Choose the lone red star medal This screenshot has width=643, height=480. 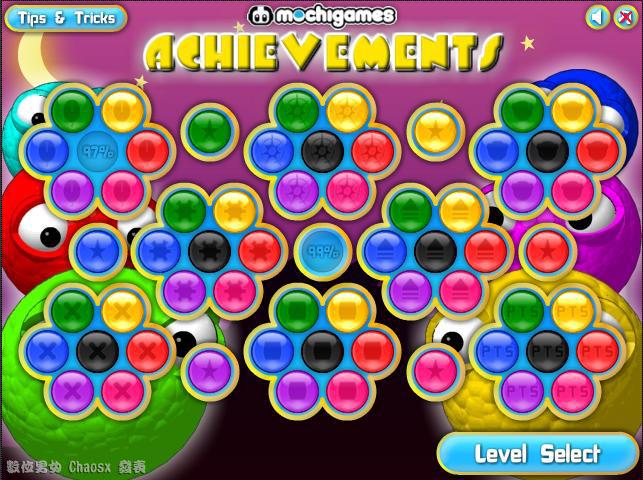coord(546,247)
